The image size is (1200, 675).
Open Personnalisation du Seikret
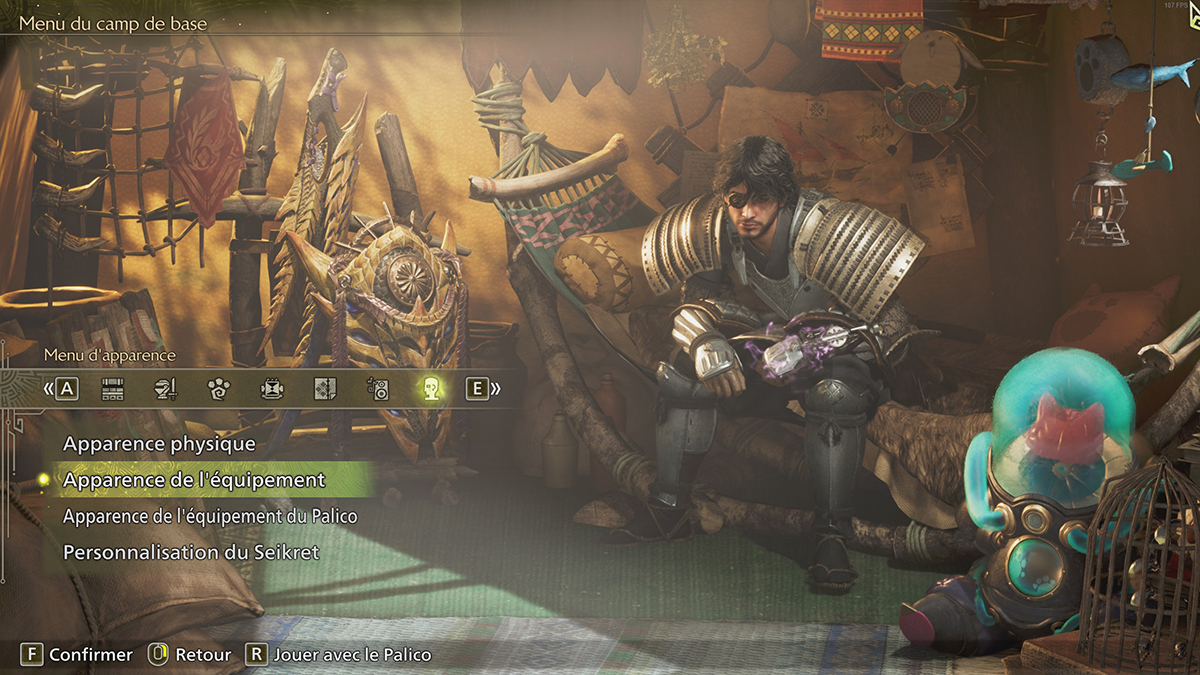click(191, 552)
